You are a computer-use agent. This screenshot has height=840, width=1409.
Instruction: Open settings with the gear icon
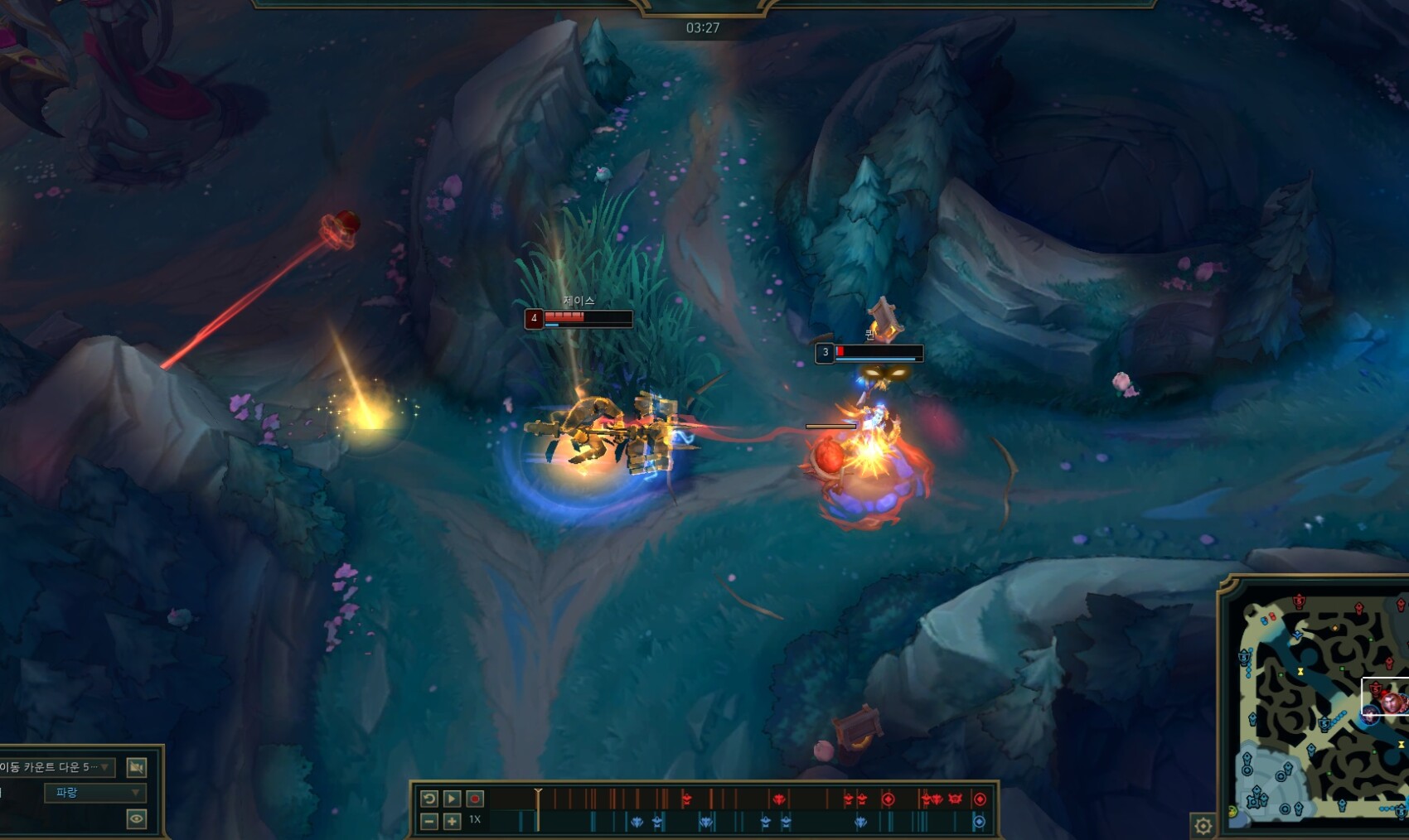point(1203,825)
